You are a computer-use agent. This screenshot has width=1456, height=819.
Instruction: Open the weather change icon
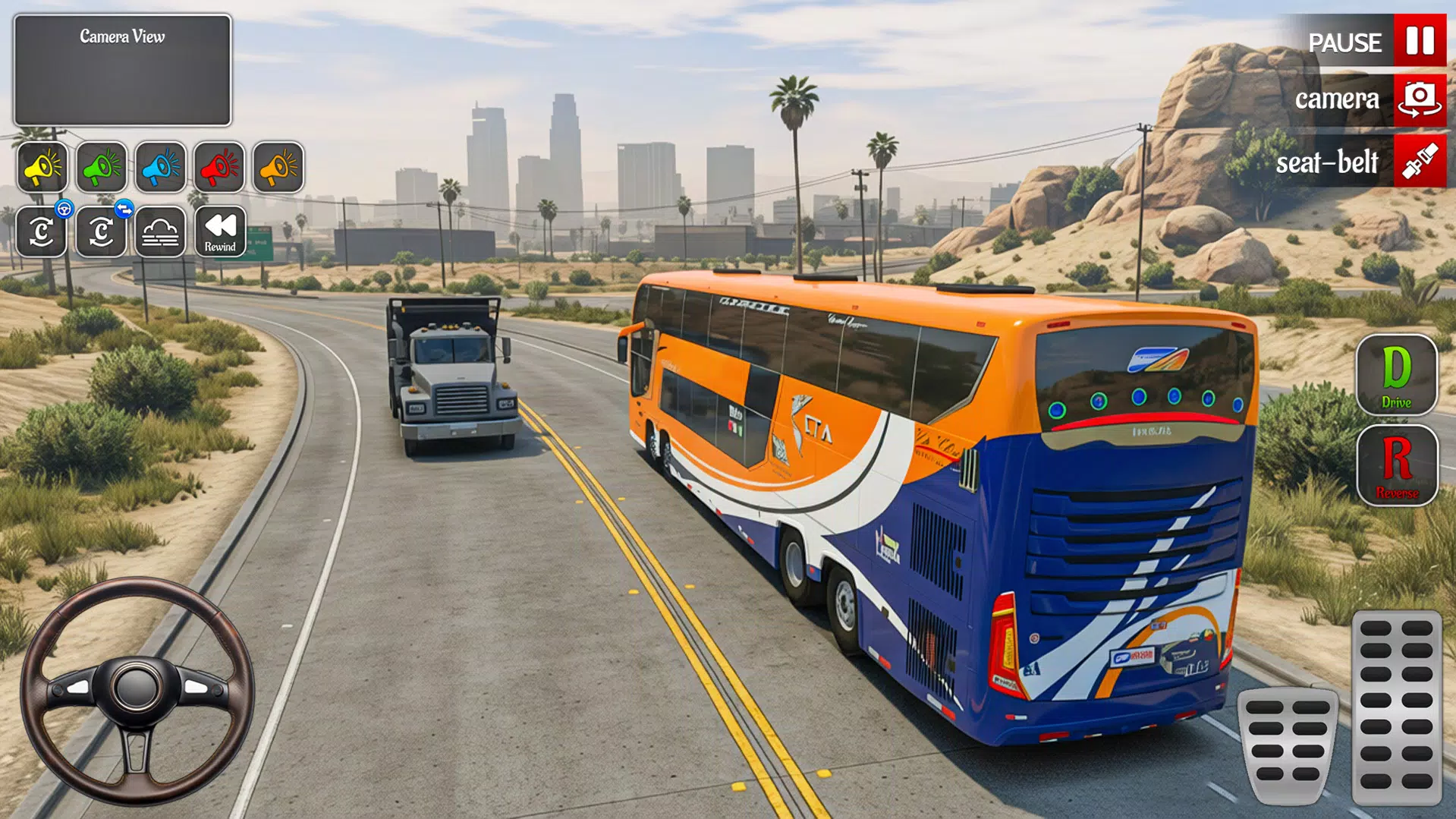click(160, 232)
